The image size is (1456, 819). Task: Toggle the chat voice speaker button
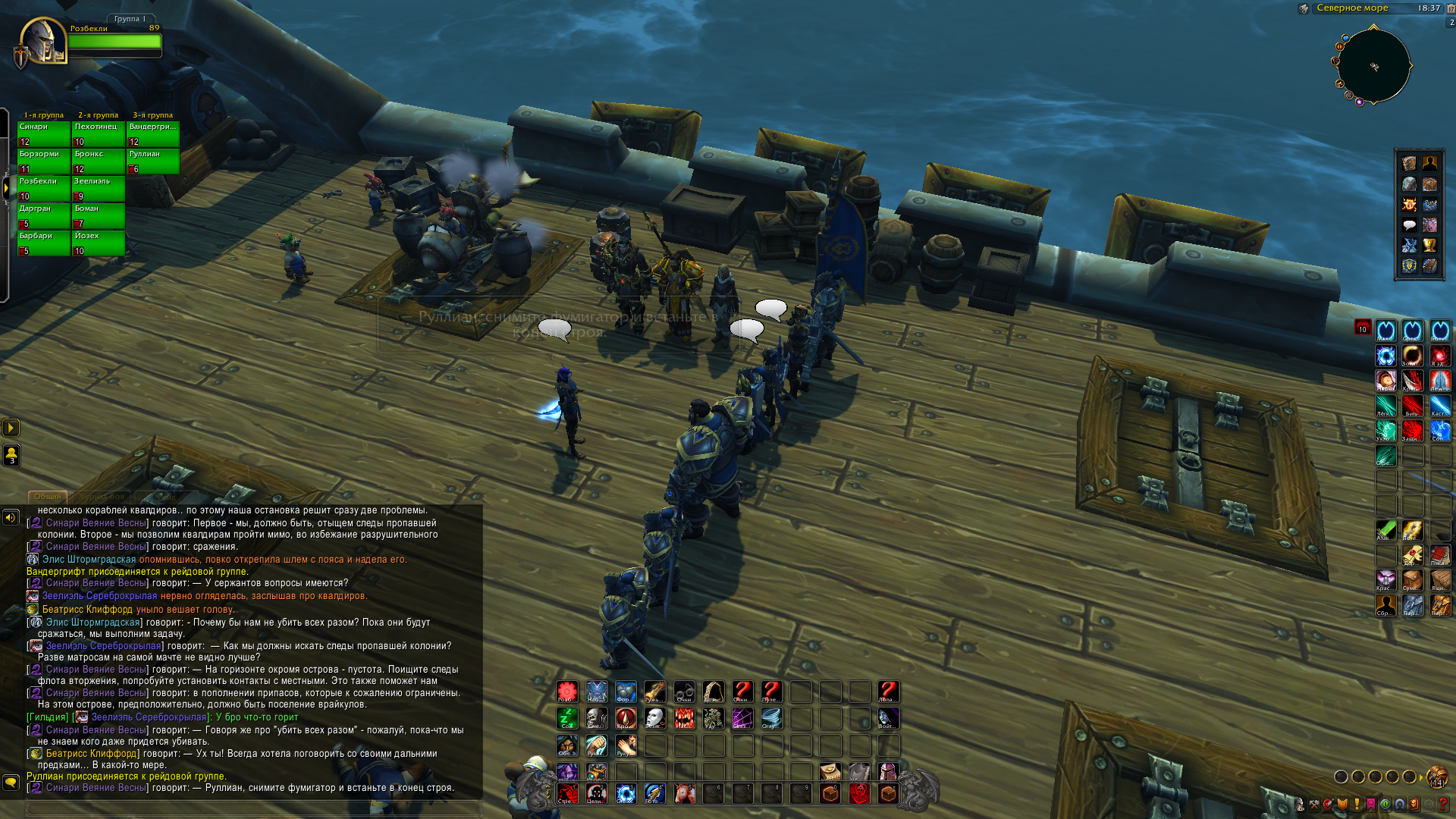tap(11, 518)
